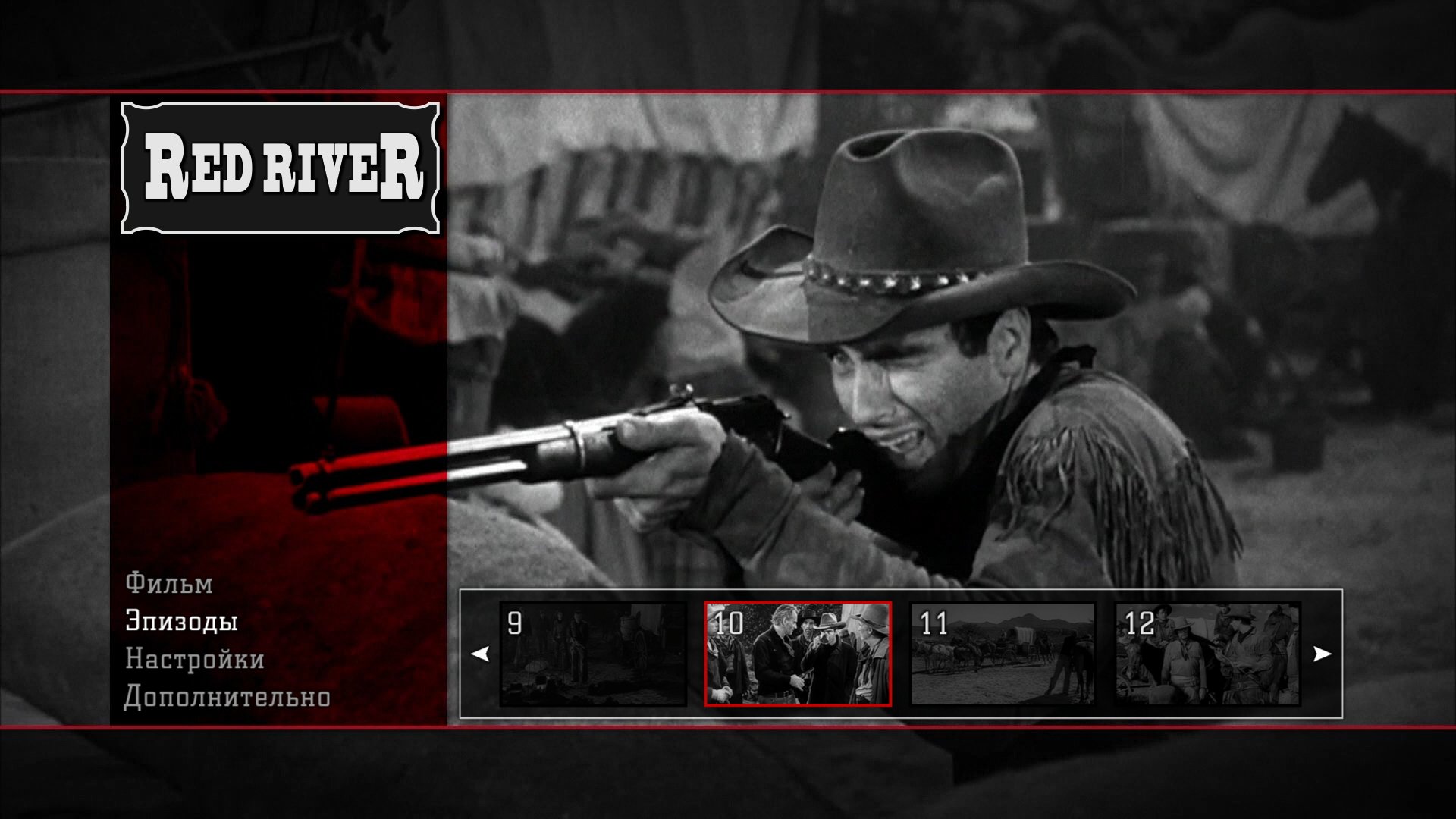Choose episode 11 thumbnail
Viewport: 1456px width, 819px height.
coord(1003,654)
